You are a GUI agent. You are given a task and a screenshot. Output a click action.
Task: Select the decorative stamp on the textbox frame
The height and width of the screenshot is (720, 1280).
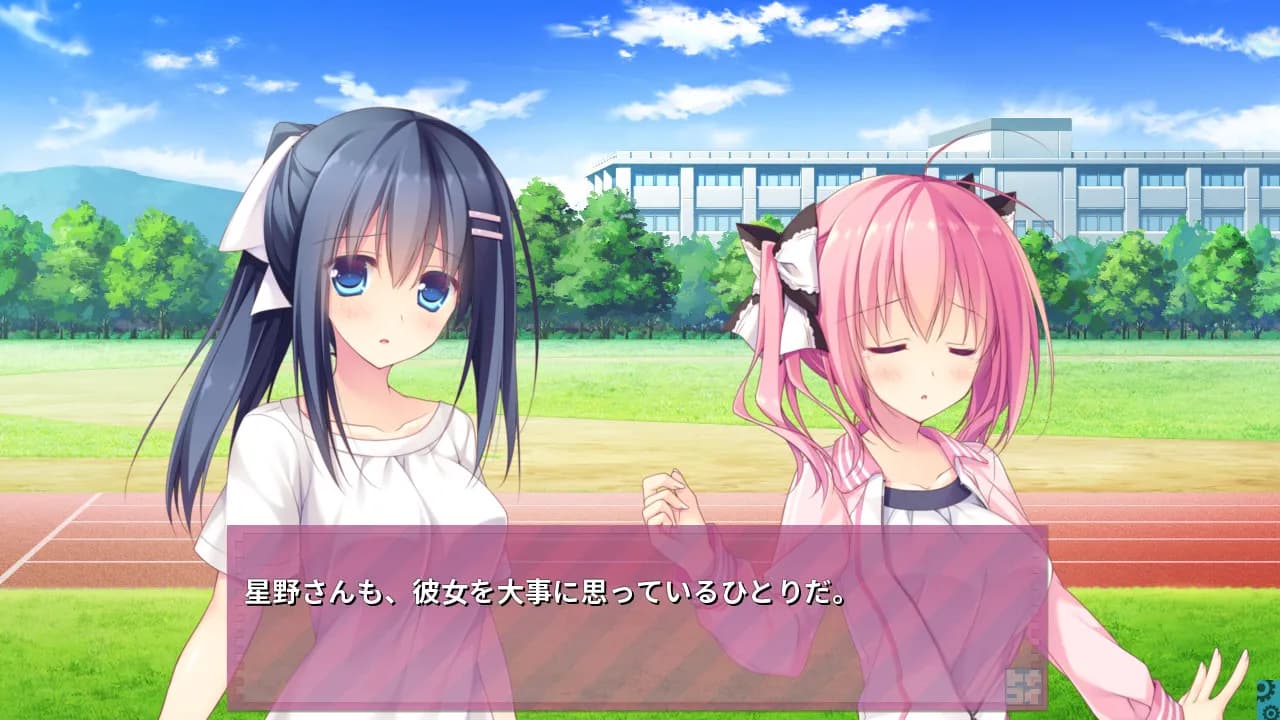1024,687
